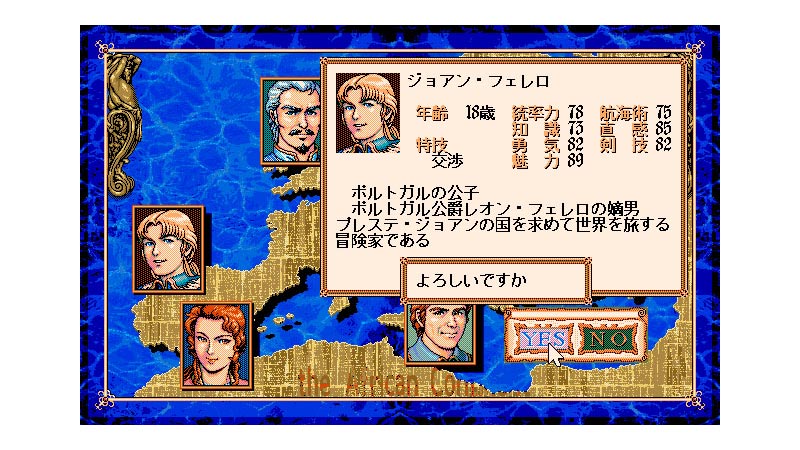Decline with the NO button
Viewport: 800px width, 450px height.
click(607, 338)
